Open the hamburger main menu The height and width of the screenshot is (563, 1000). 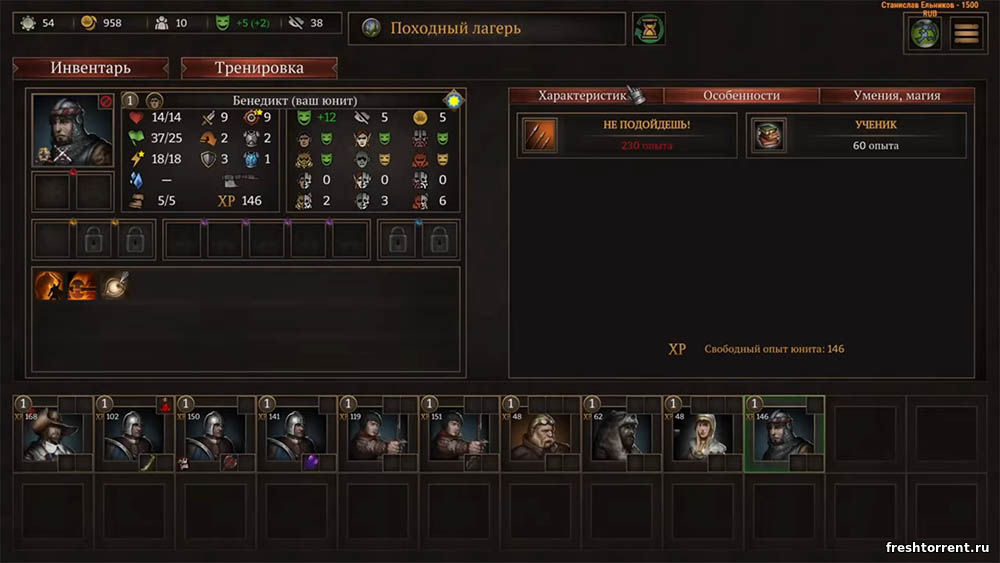point(966,33)
